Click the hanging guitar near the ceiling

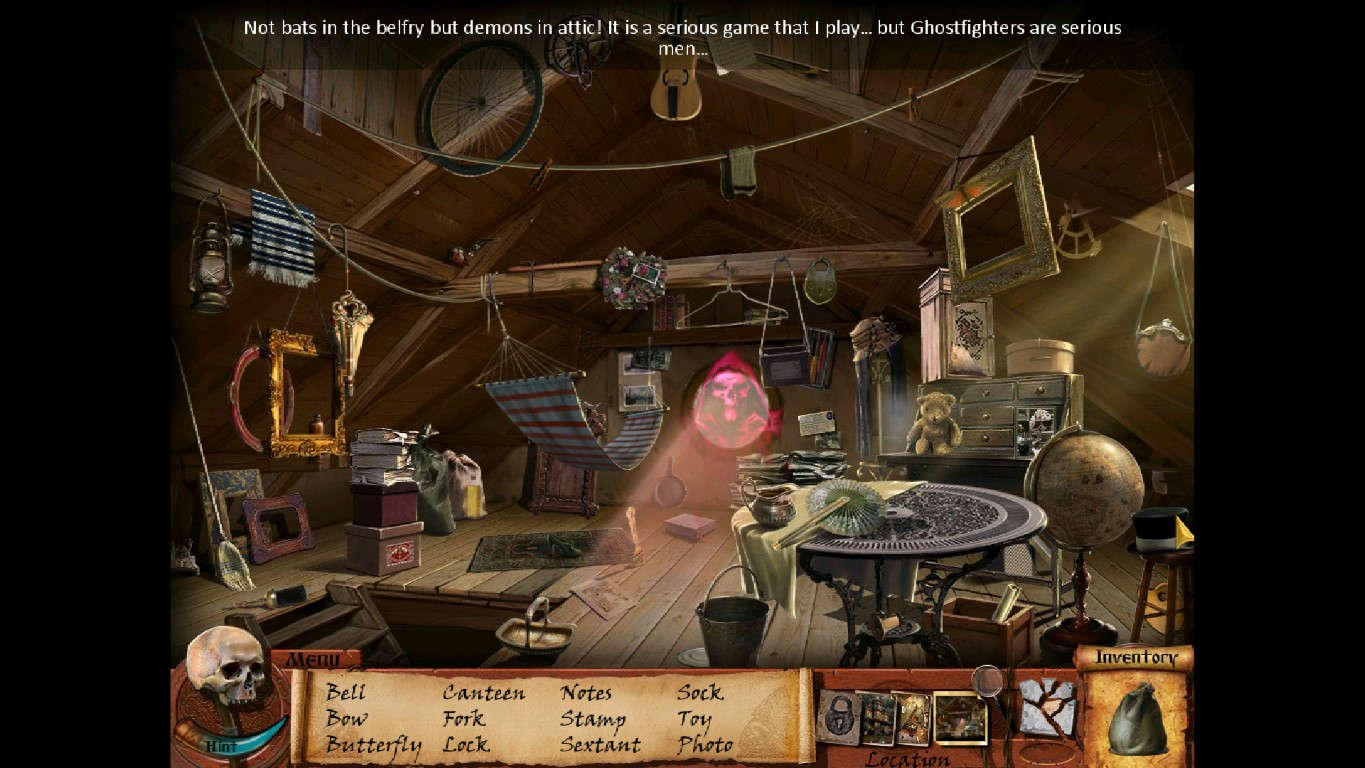pos(676,95)
